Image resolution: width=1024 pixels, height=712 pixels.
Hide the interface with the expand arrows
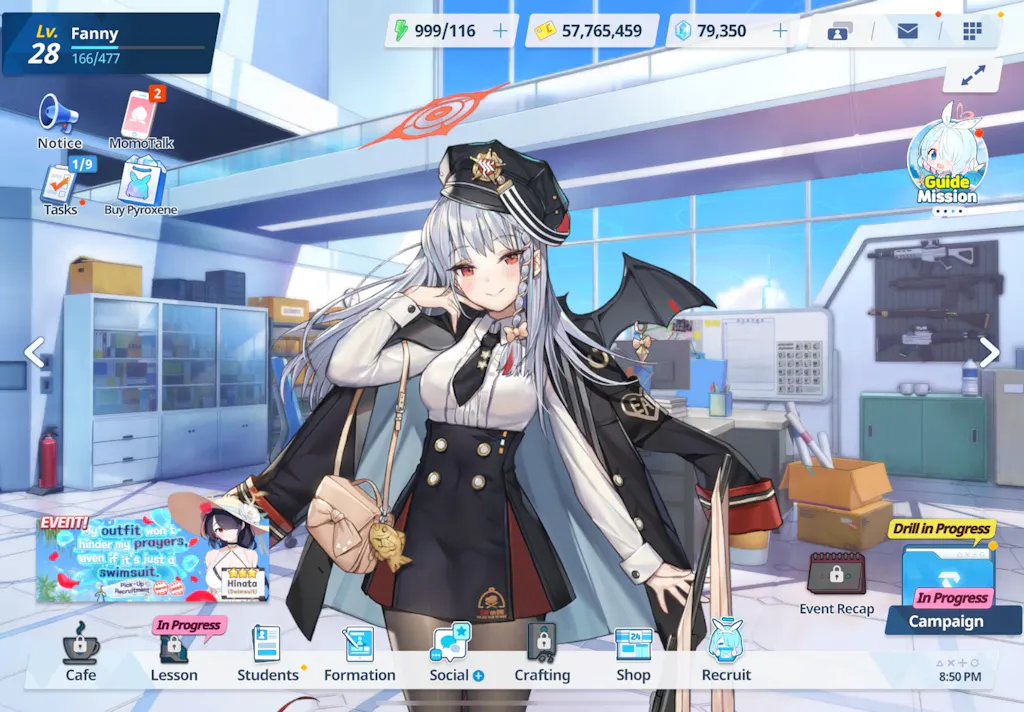(x=972, y=75)
